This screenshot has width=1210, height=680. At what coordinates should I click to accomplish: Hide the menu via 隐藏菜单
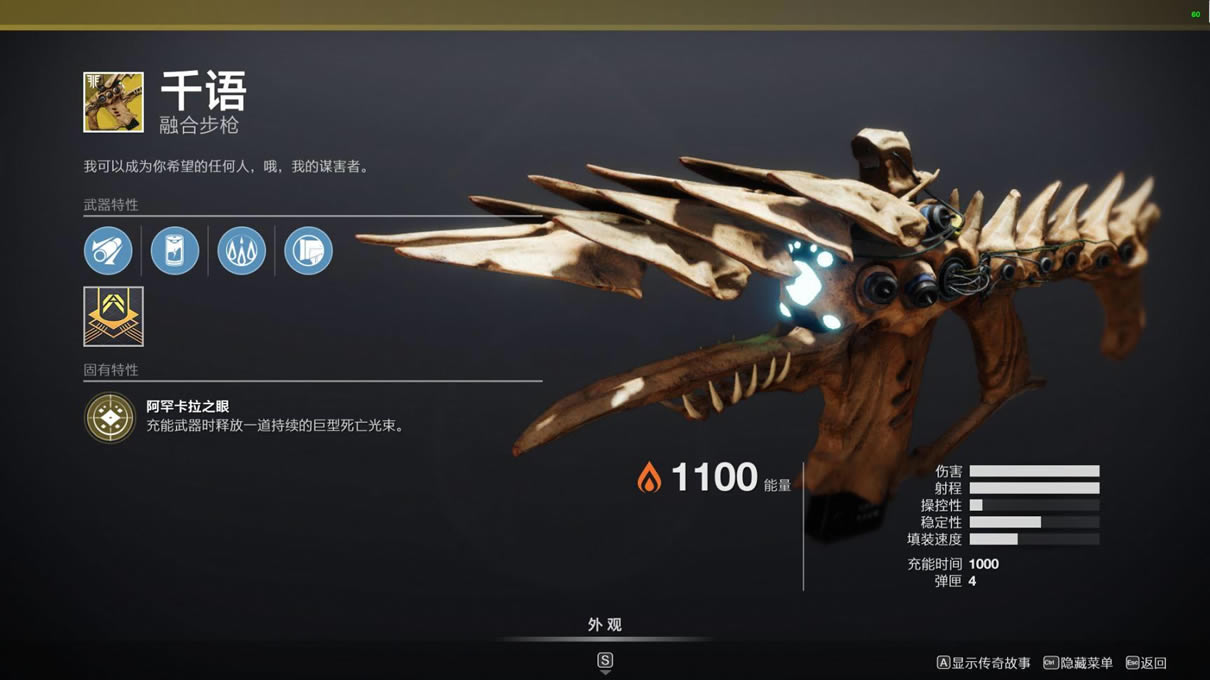[1078, 663]
